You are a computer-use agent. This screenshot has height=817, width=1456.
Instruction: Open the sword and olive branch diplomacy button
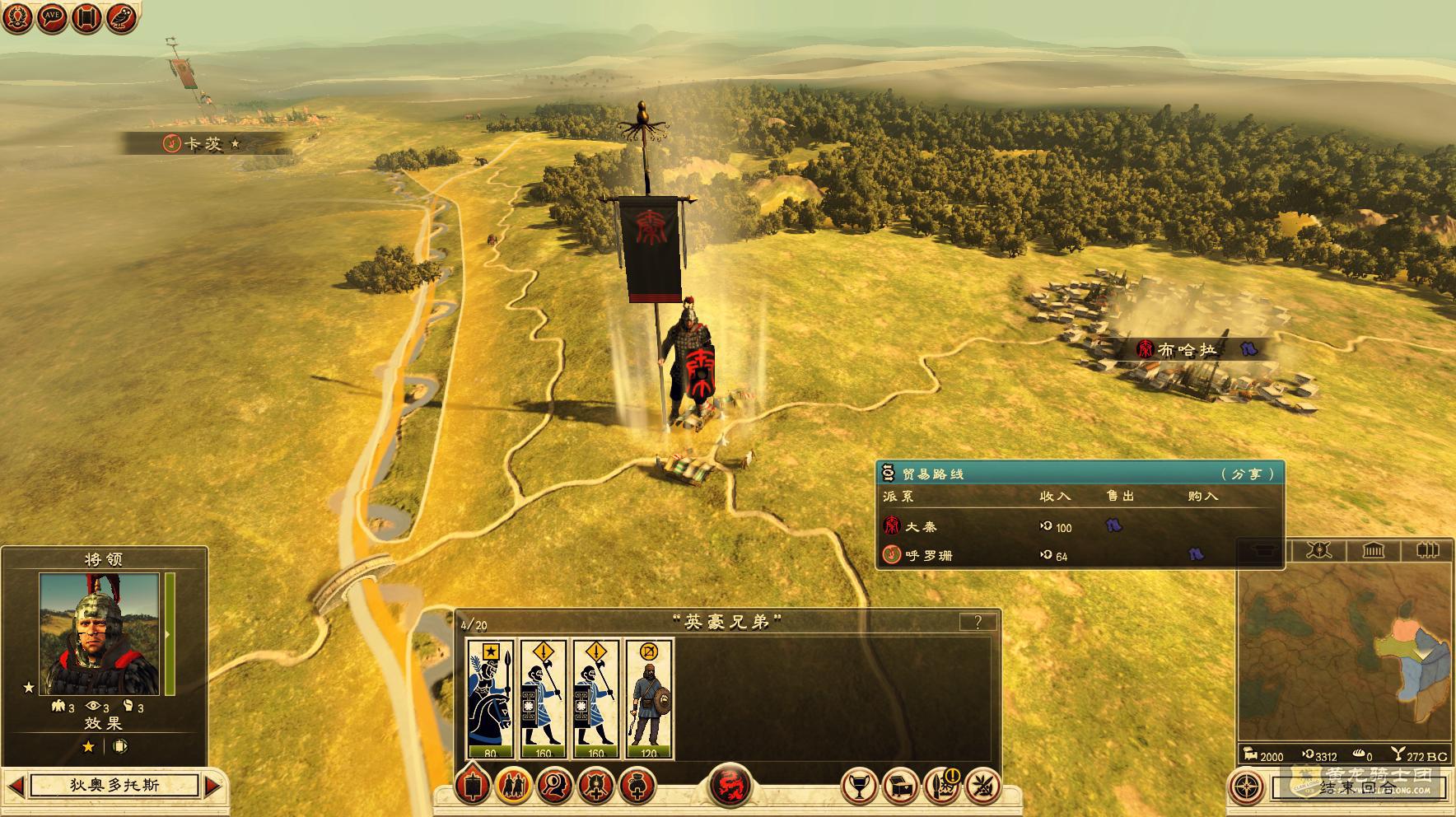(982, 786)
